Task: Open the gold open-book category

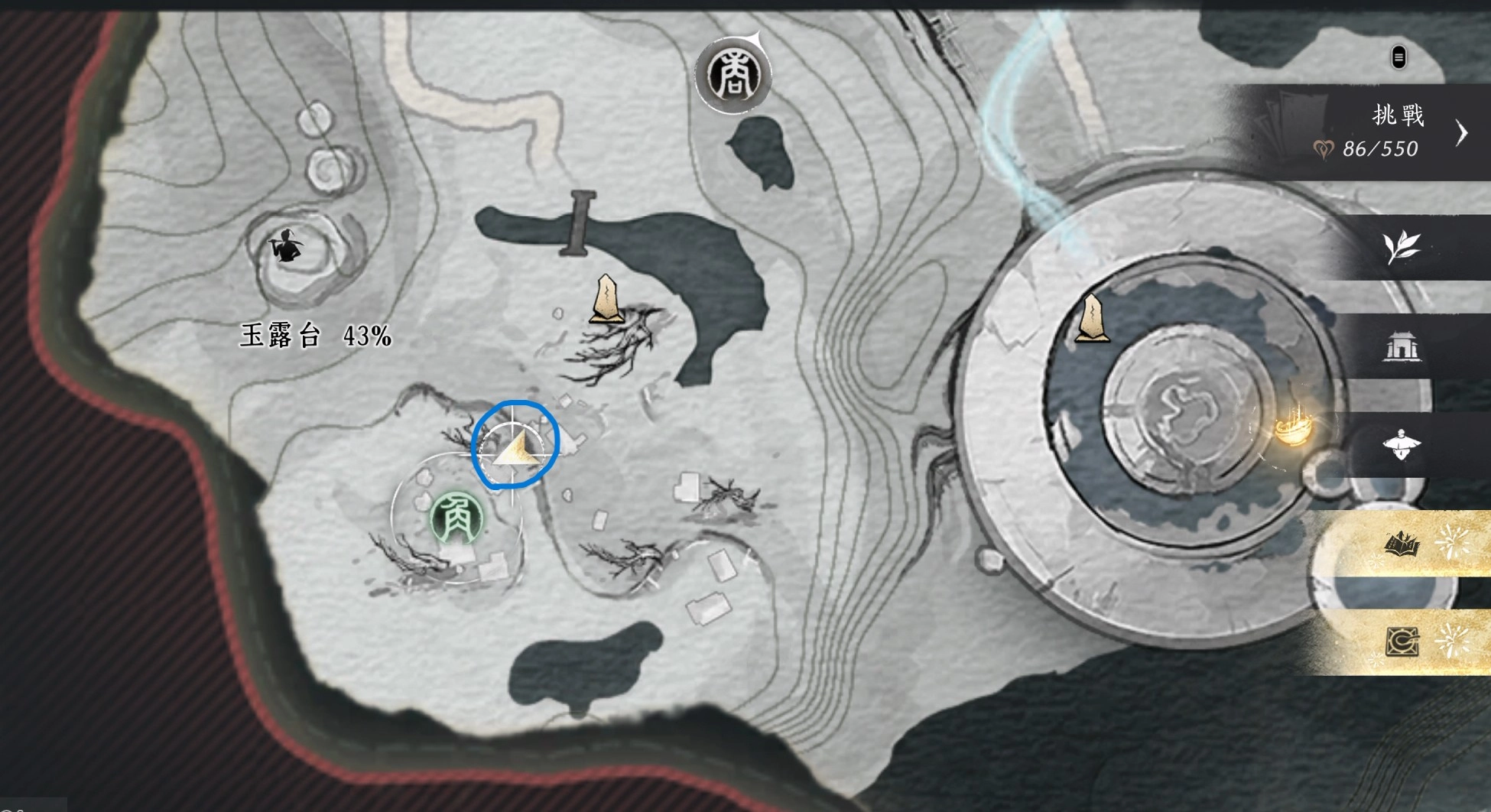Action: 1402,544
